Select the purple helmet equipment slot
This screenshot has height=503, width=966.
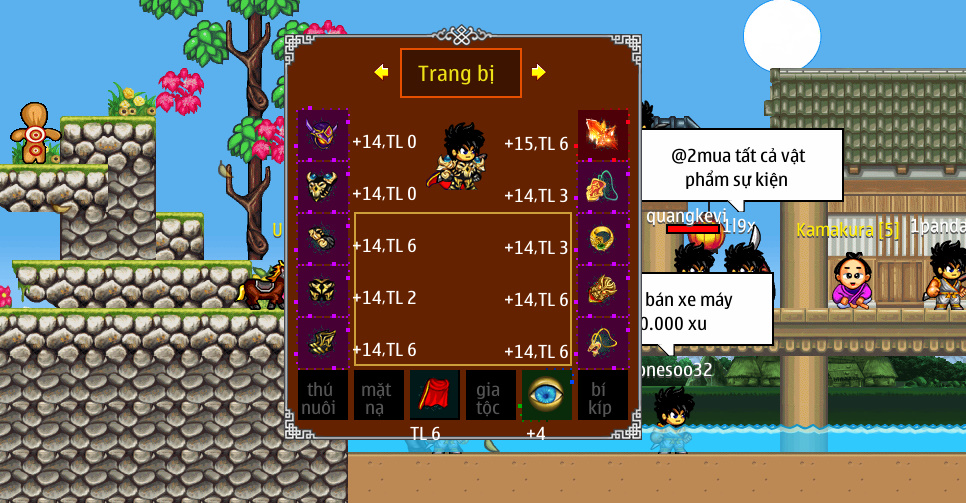point(322,135)
